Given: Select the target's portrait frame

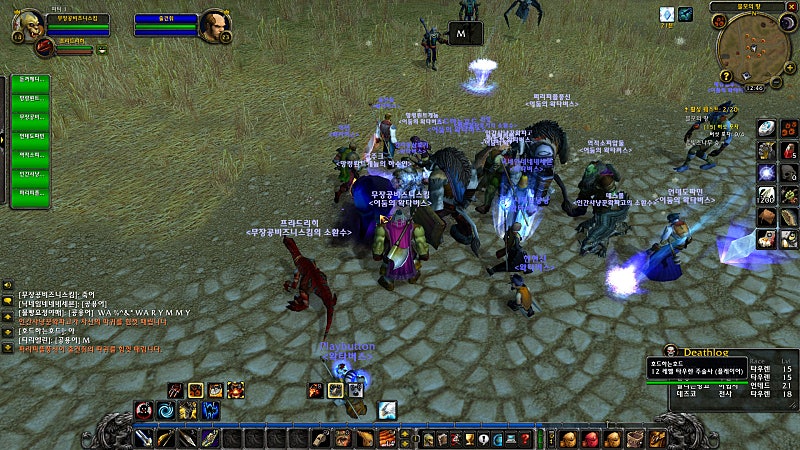Looking at the screenshot, I should pyautogui.click(x=213, y=26).
